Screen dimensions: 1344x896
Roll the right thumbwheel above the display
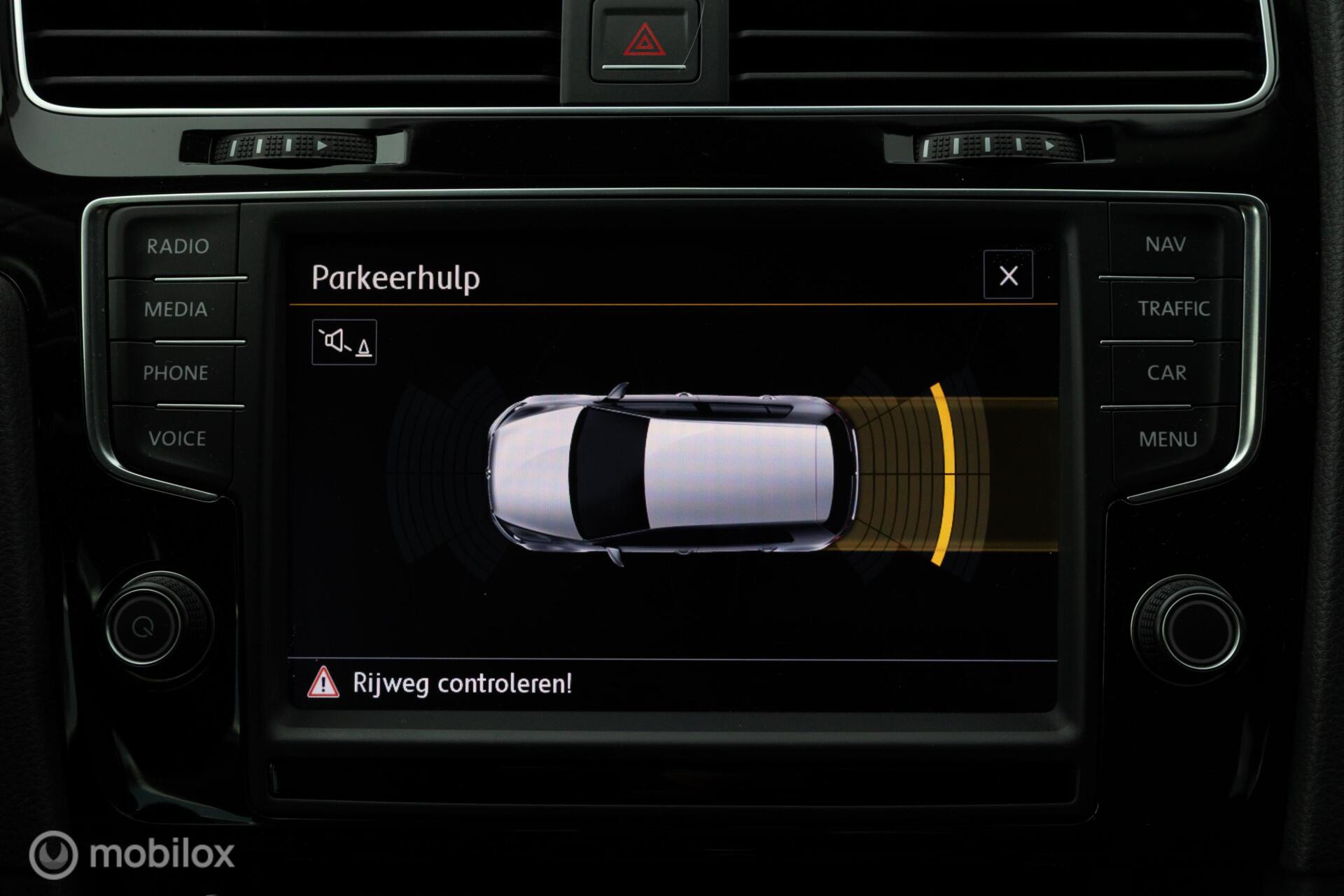994,147
